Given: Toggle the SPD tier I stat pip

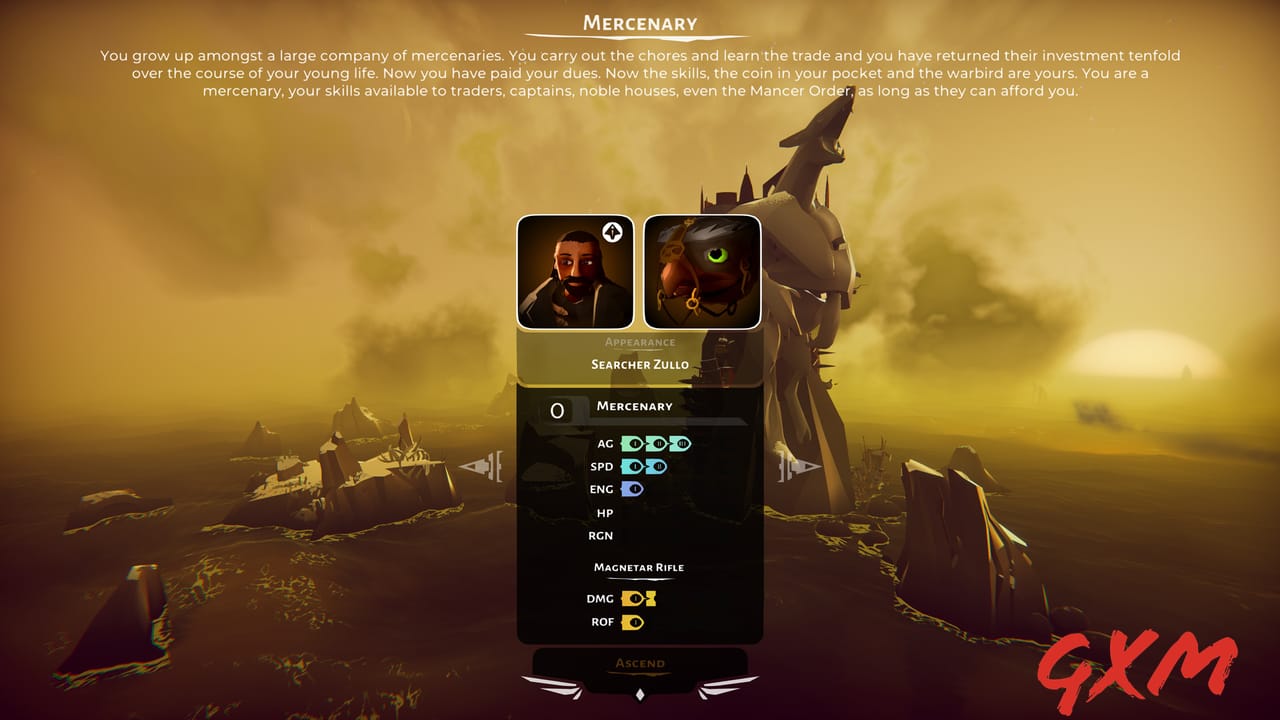Looking at the screenshot, I should [x=633, y=465].
